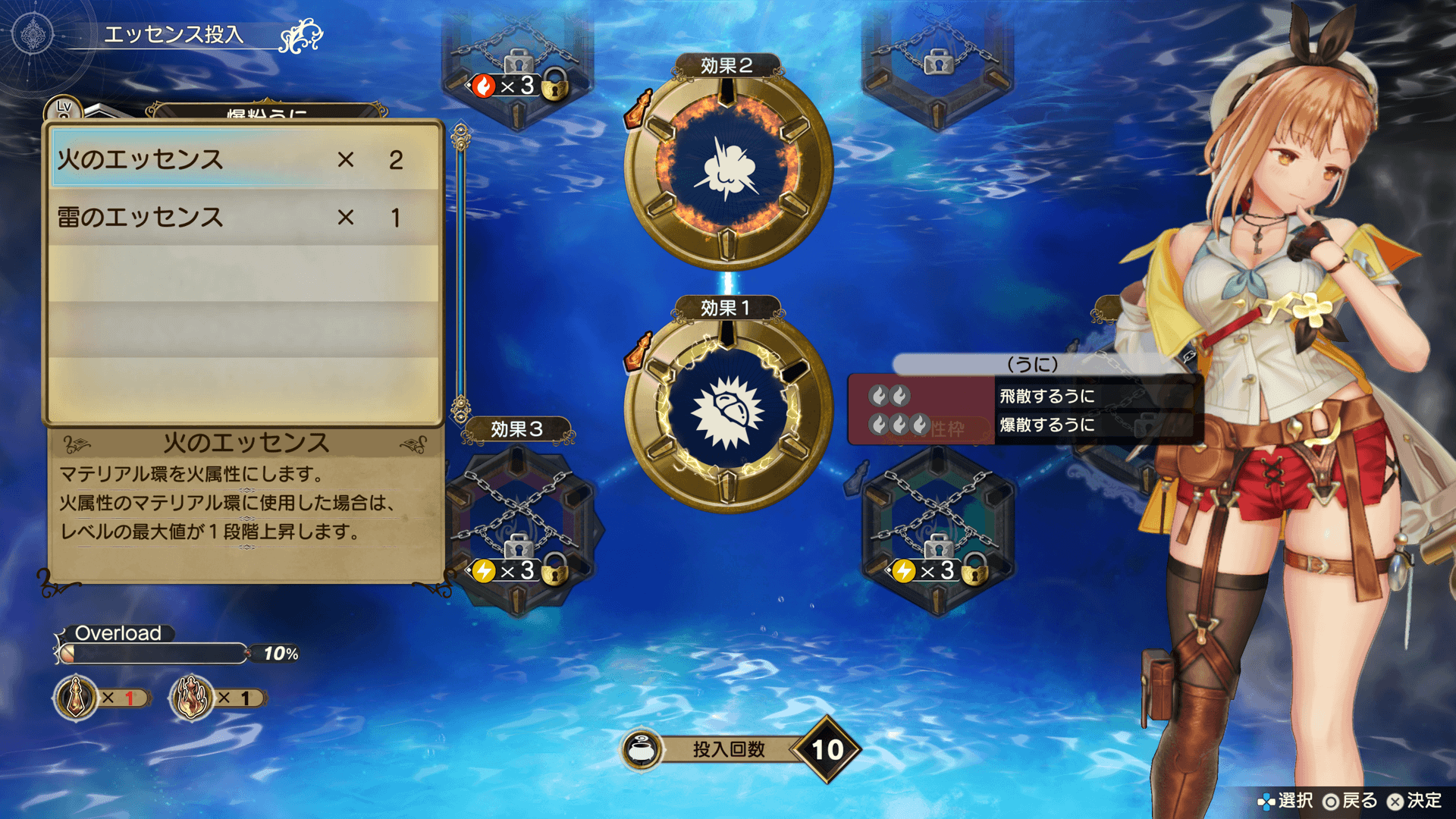Screen dimensions: 1456x819
Task: Click the 爆散するうに effect row
Action: [x=1046, y=425]
